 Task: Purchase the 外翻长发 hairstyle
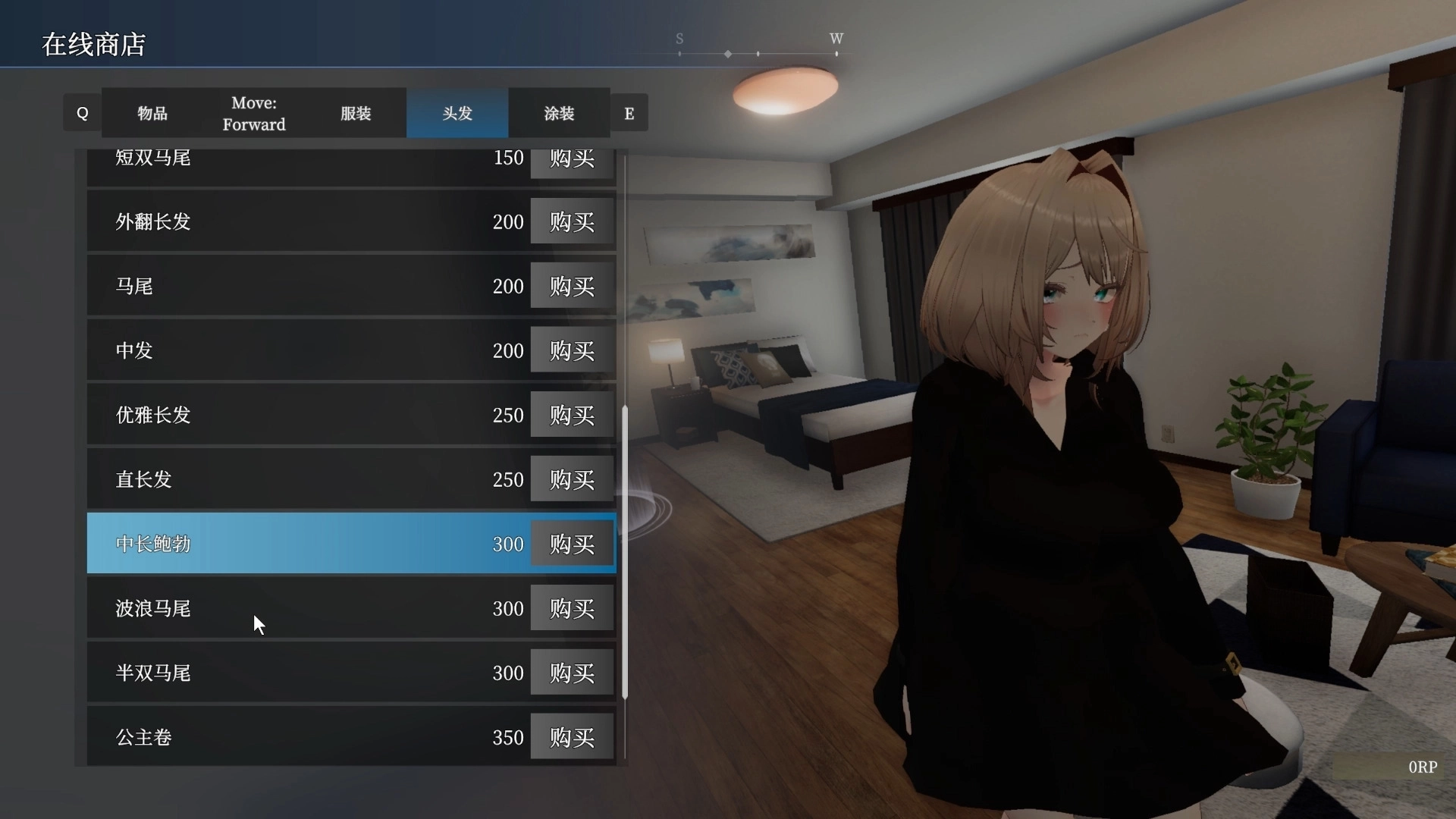pos(571,221)
